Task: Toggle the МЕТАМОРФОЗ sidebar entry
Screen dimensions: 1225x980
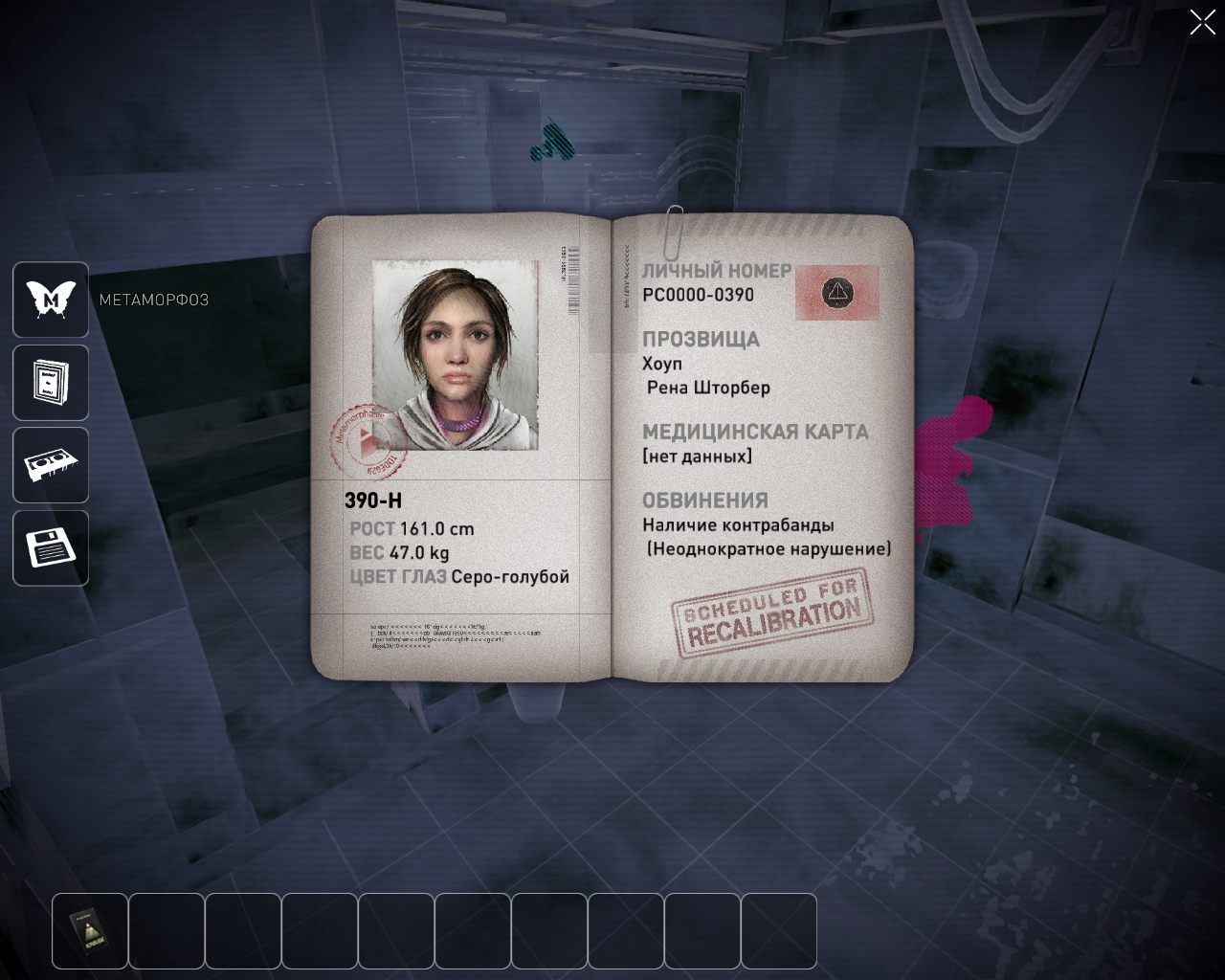Action: pos(155,300)
